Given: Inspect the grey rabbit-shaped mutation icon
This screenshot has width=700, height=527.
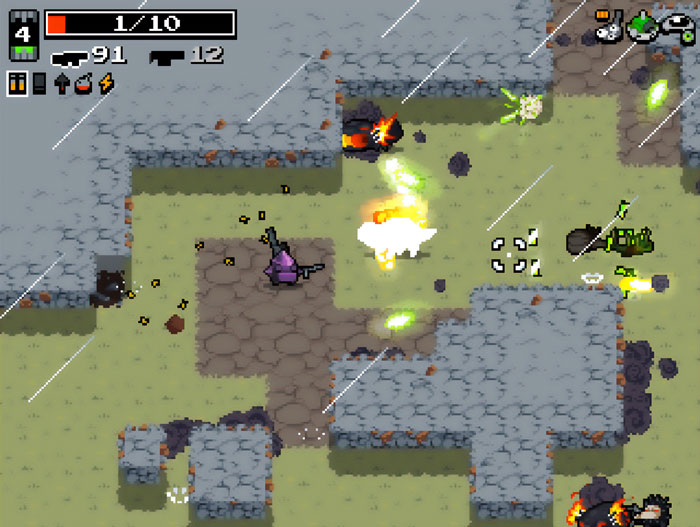Looking at the screenshot, I should coord(608,27).
